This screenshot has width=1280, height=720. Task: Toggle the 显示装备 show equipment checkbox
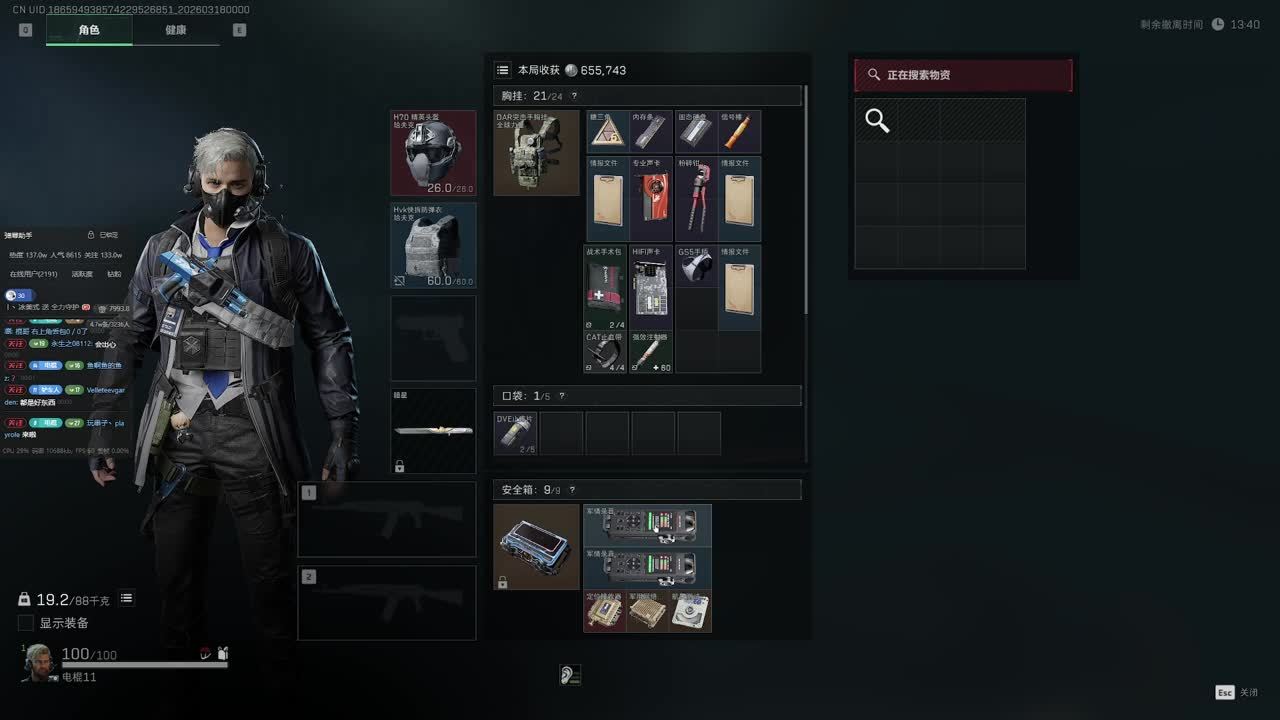(26, 623)
